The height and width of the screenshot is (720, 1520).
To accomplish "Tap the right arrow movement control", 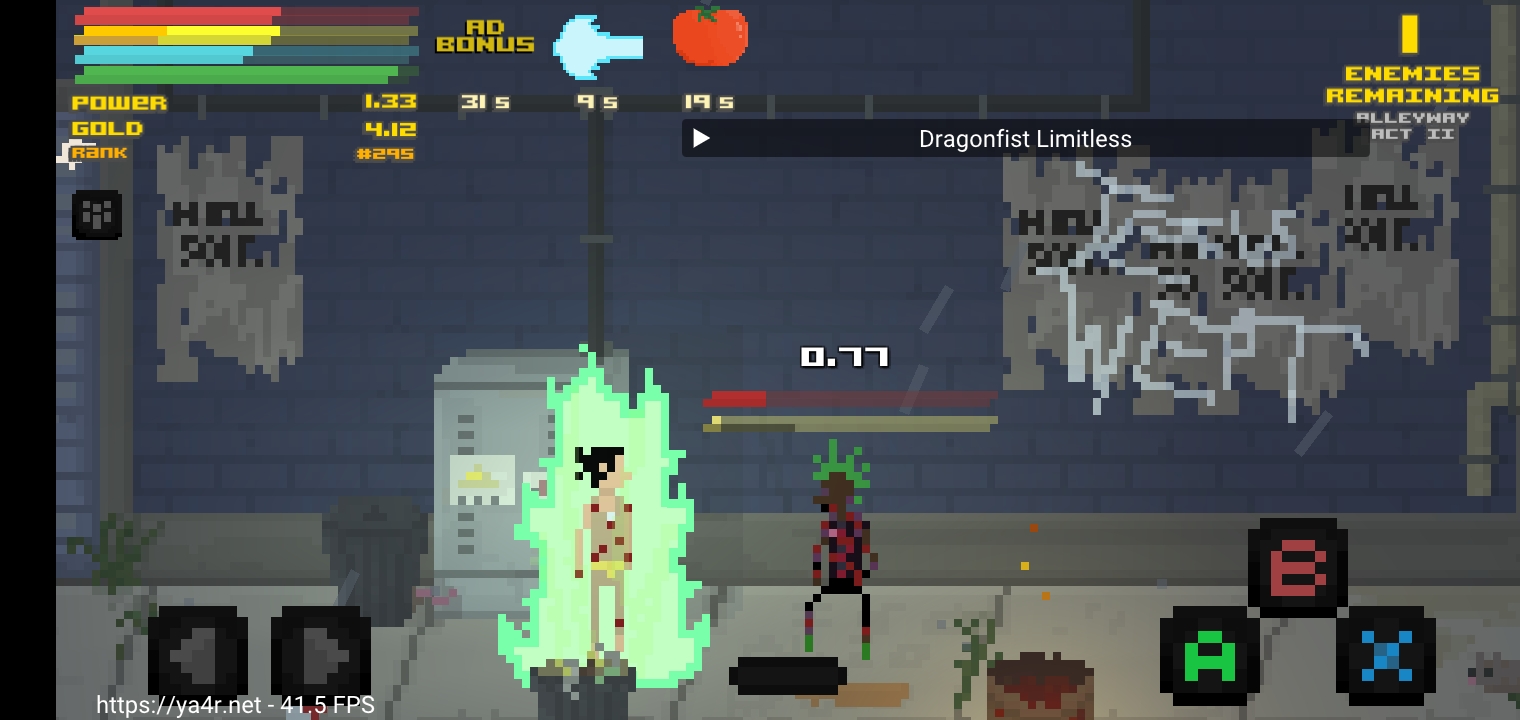I will click(x=317, y=651).
